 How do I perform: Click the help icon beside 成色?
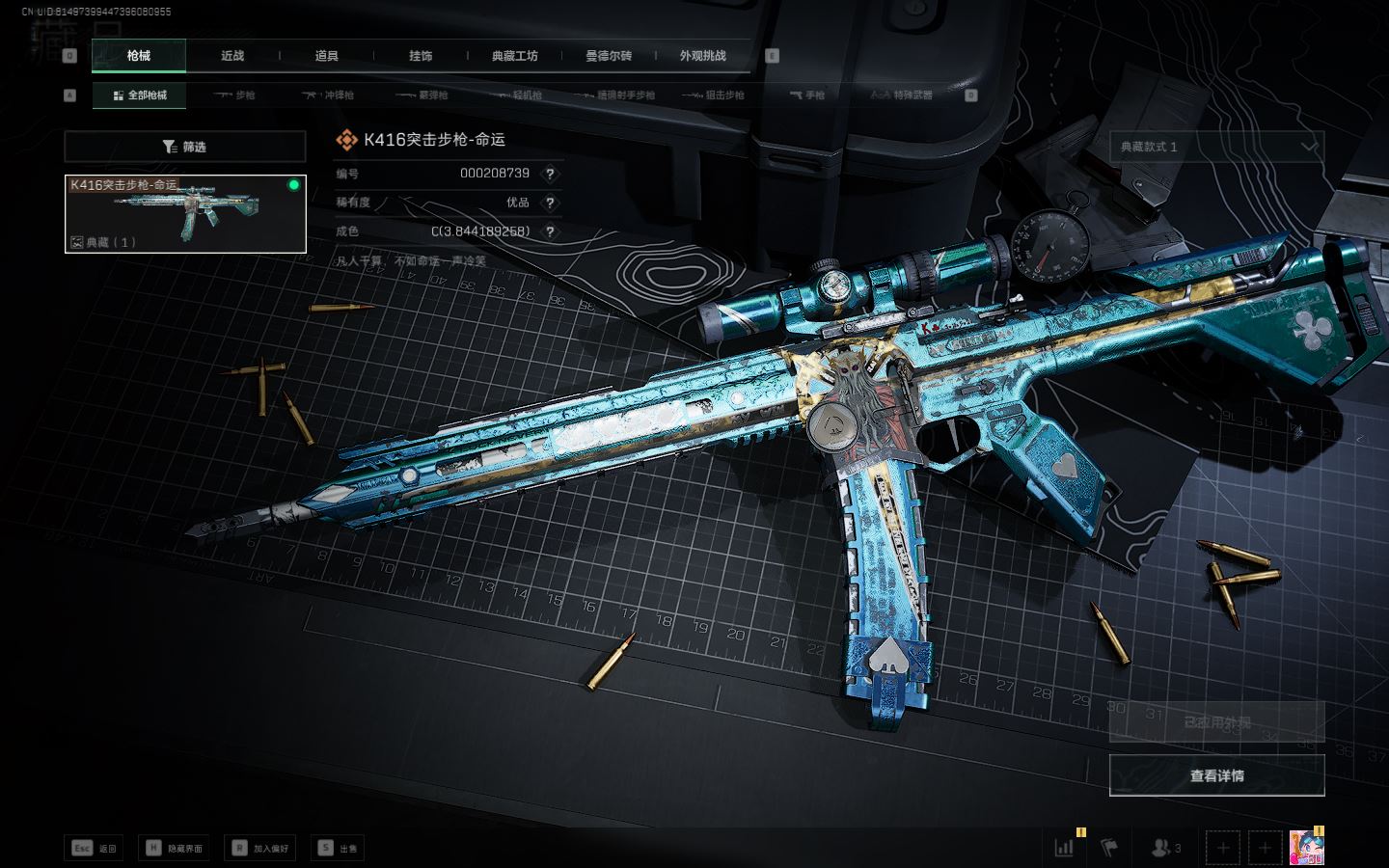(550, 231)
